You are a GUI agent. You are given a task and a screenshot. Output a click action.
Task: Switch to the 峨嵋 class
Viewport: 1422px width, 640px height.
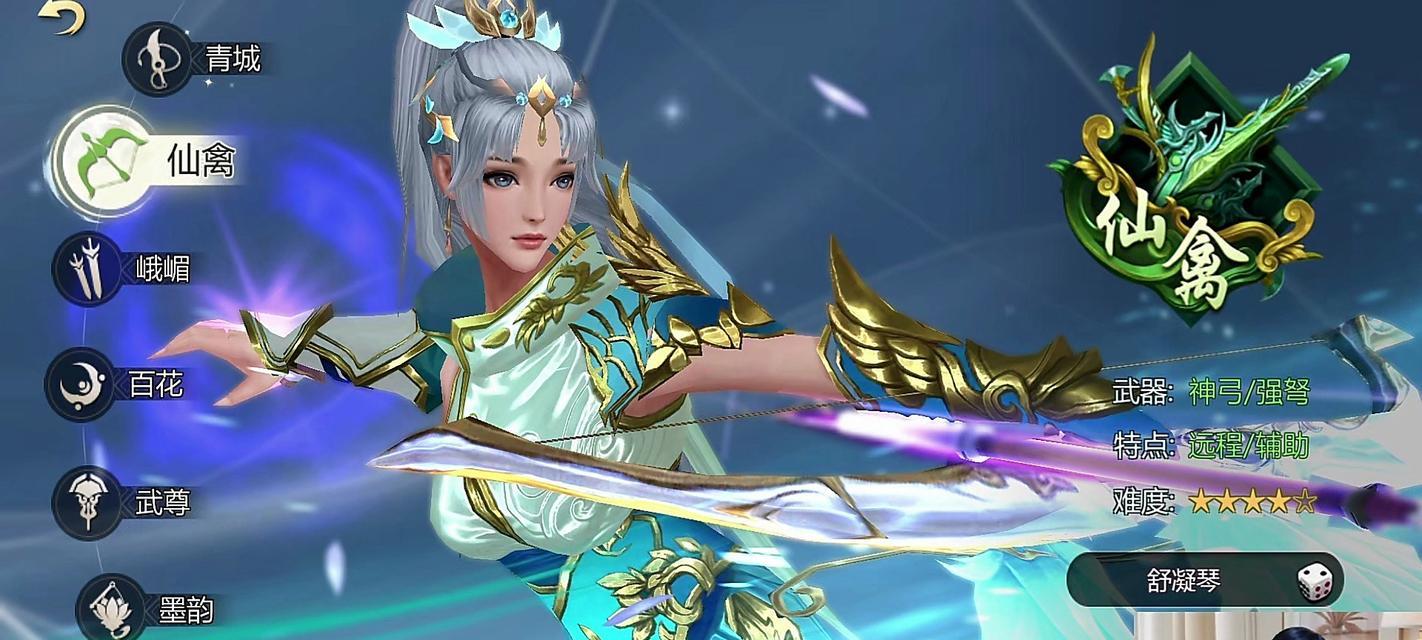(87, 268)
